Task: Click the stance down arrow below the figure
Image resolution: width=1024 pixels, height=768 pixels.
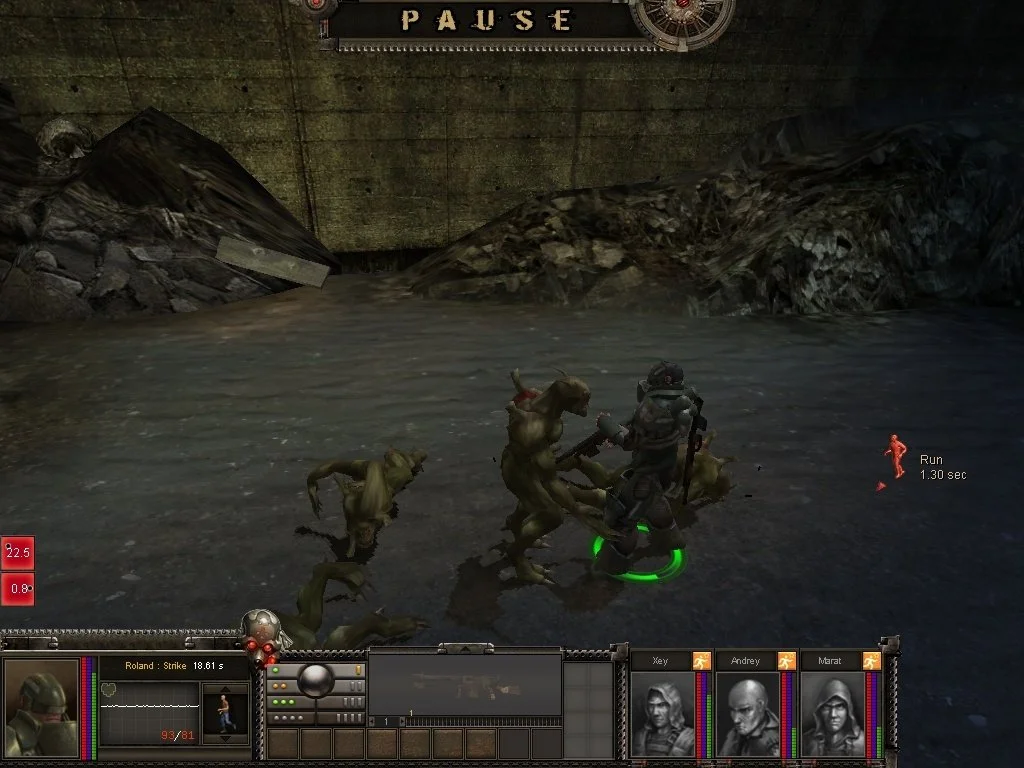Action: click(x=224, y=738)
